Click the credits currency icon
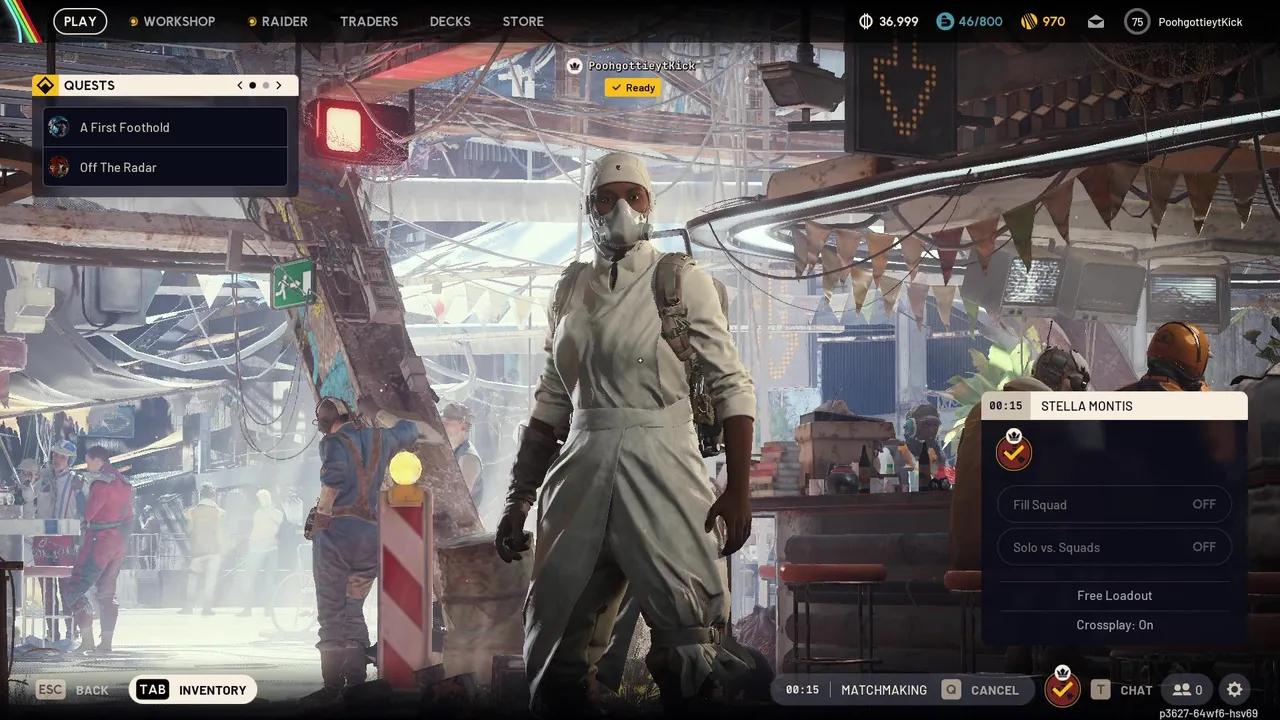This screenshot has height=720, width=1280. [865, 21]
